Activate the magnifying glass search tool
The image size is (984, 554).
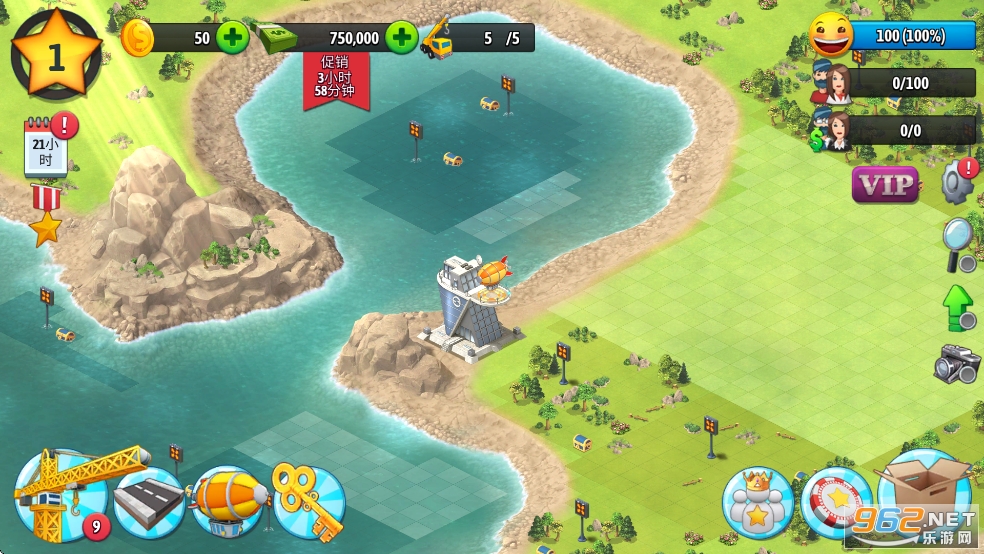(959, 243)
